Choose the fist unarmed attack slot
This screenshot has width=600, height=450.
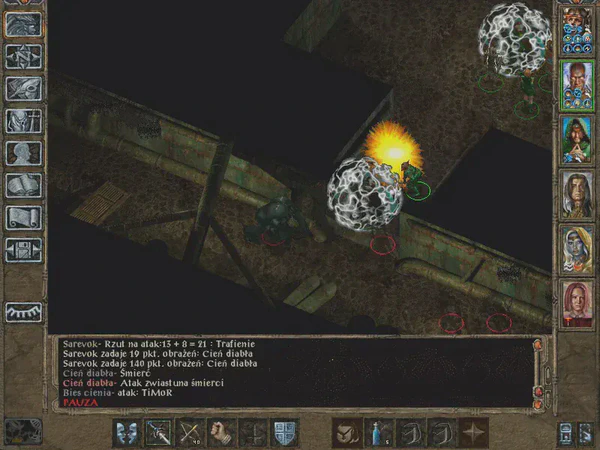(x=222, y=432)
